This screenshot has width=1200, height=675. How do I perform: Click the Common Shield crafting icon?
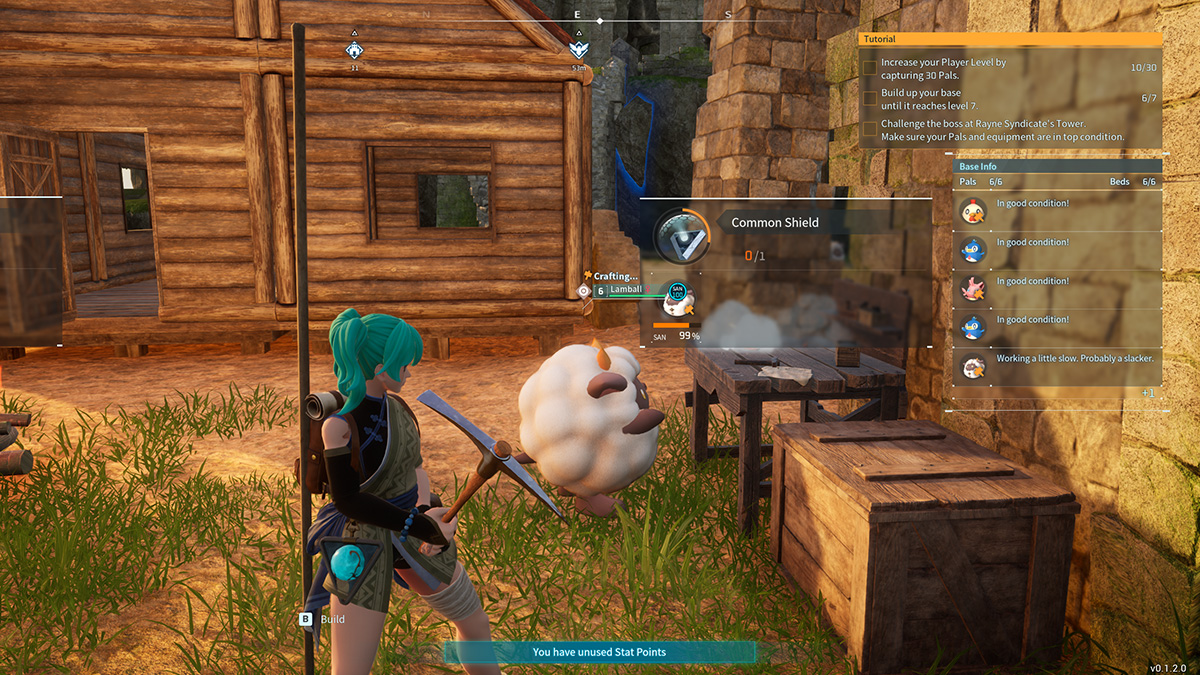tap(676, 235)
